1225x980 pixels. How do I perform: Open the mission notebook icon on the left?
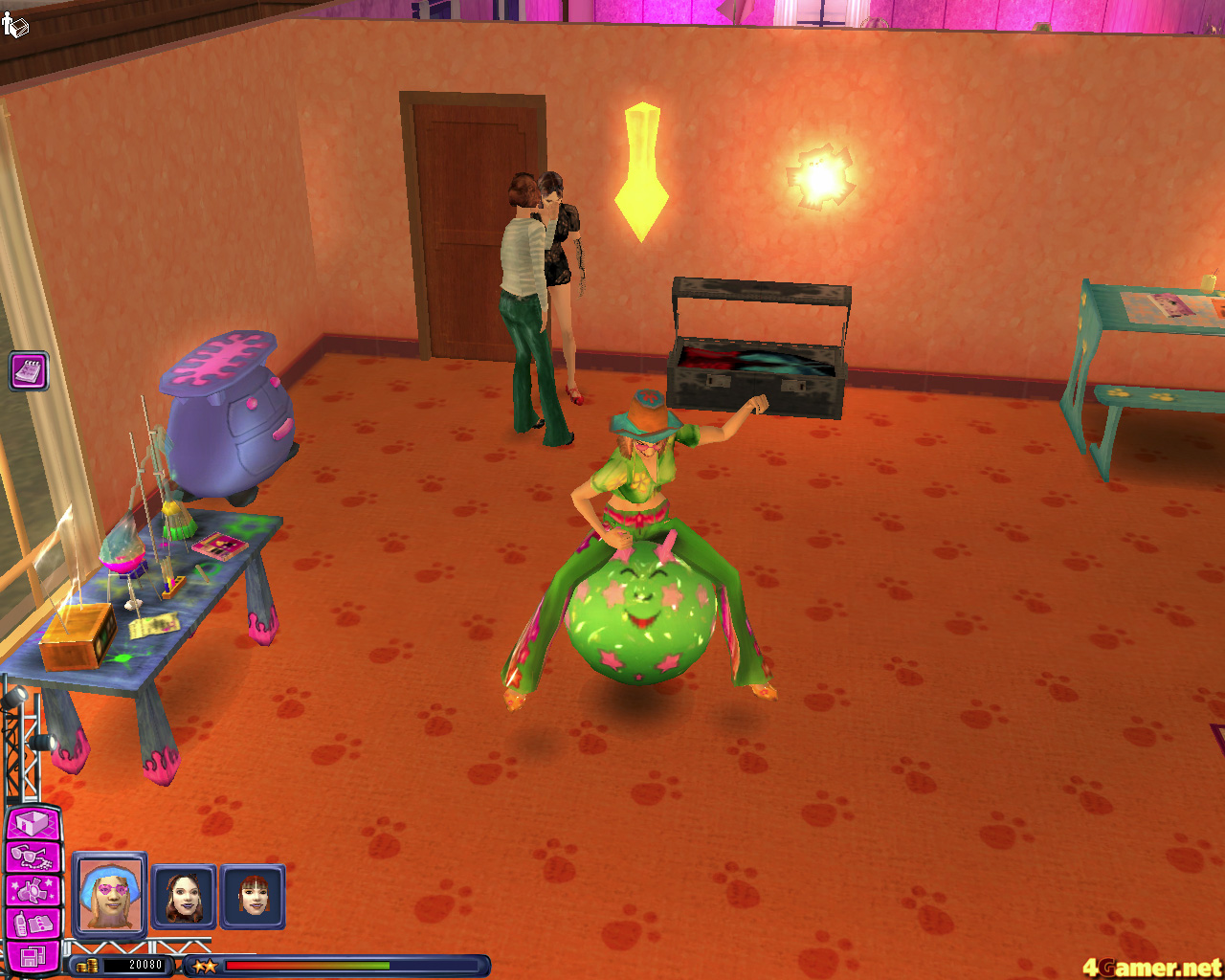pyautogui.click(x=28, y=371)
